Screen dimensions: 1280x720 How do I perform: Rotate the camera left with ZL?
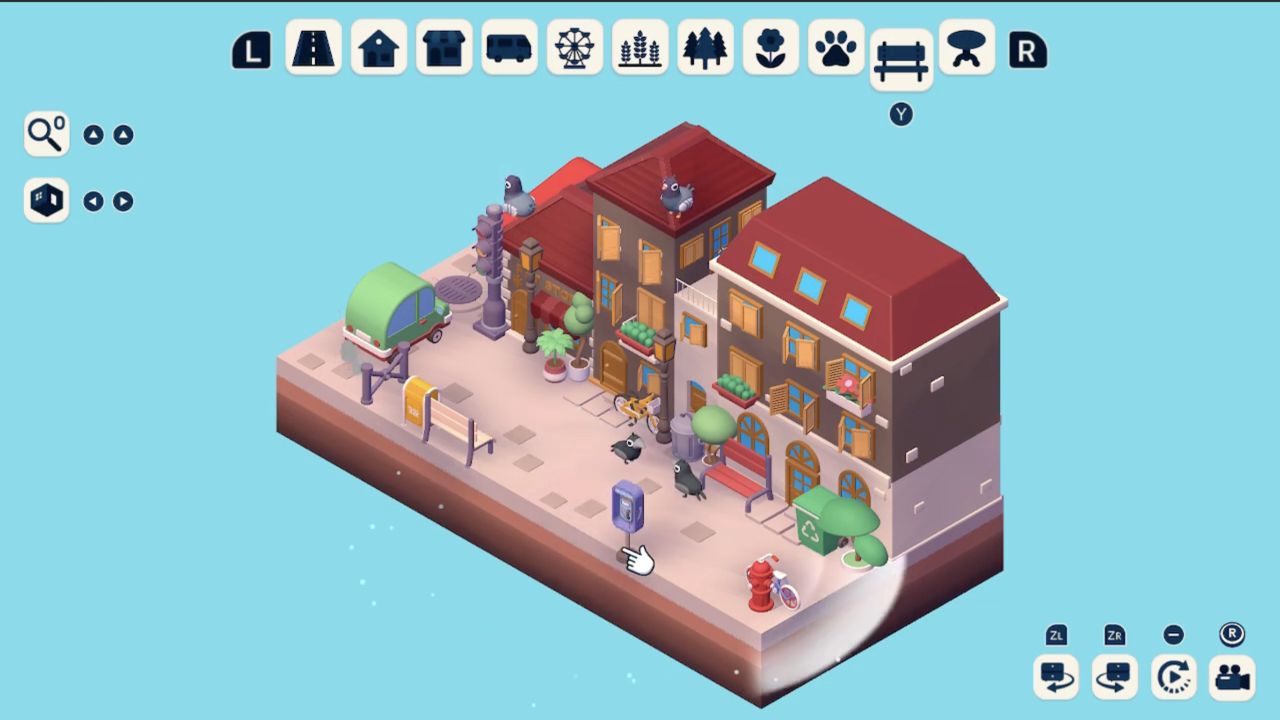click(1055, 677)
